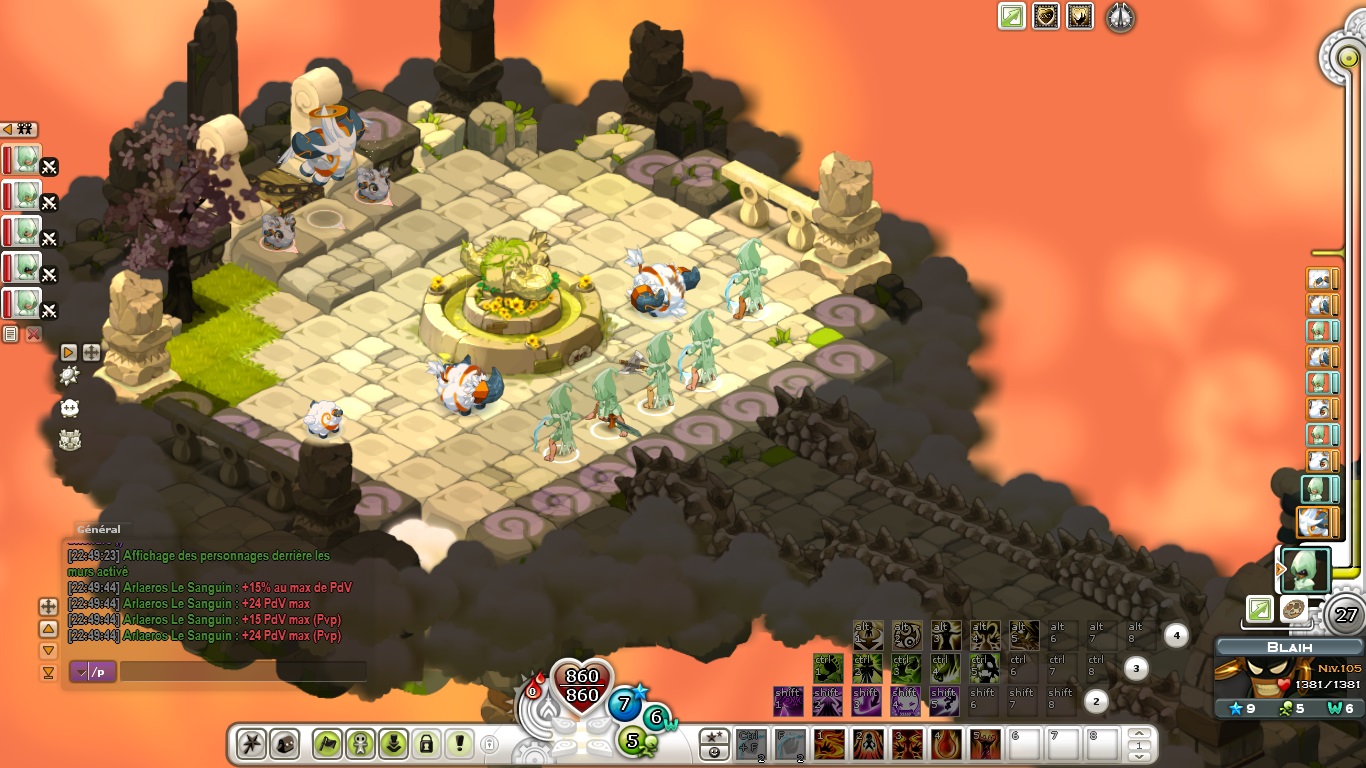Type in the chat input field

(242, 672)
